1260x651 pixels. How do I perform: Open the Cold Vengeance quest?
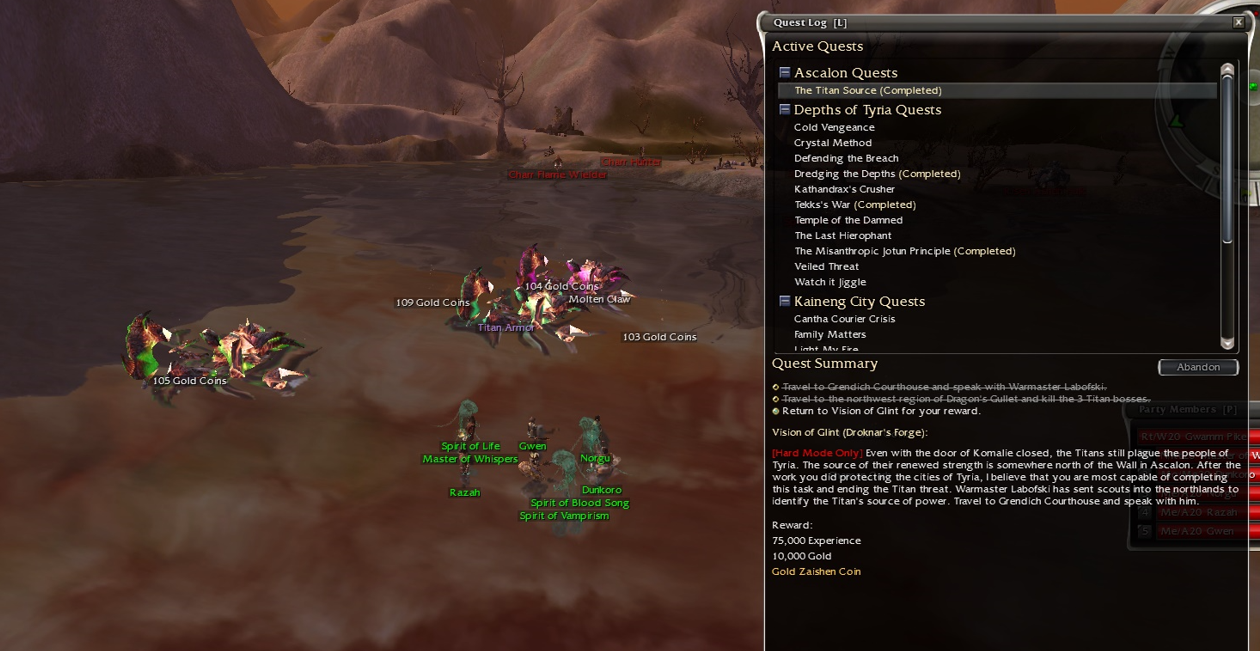[x=834, y=127]
